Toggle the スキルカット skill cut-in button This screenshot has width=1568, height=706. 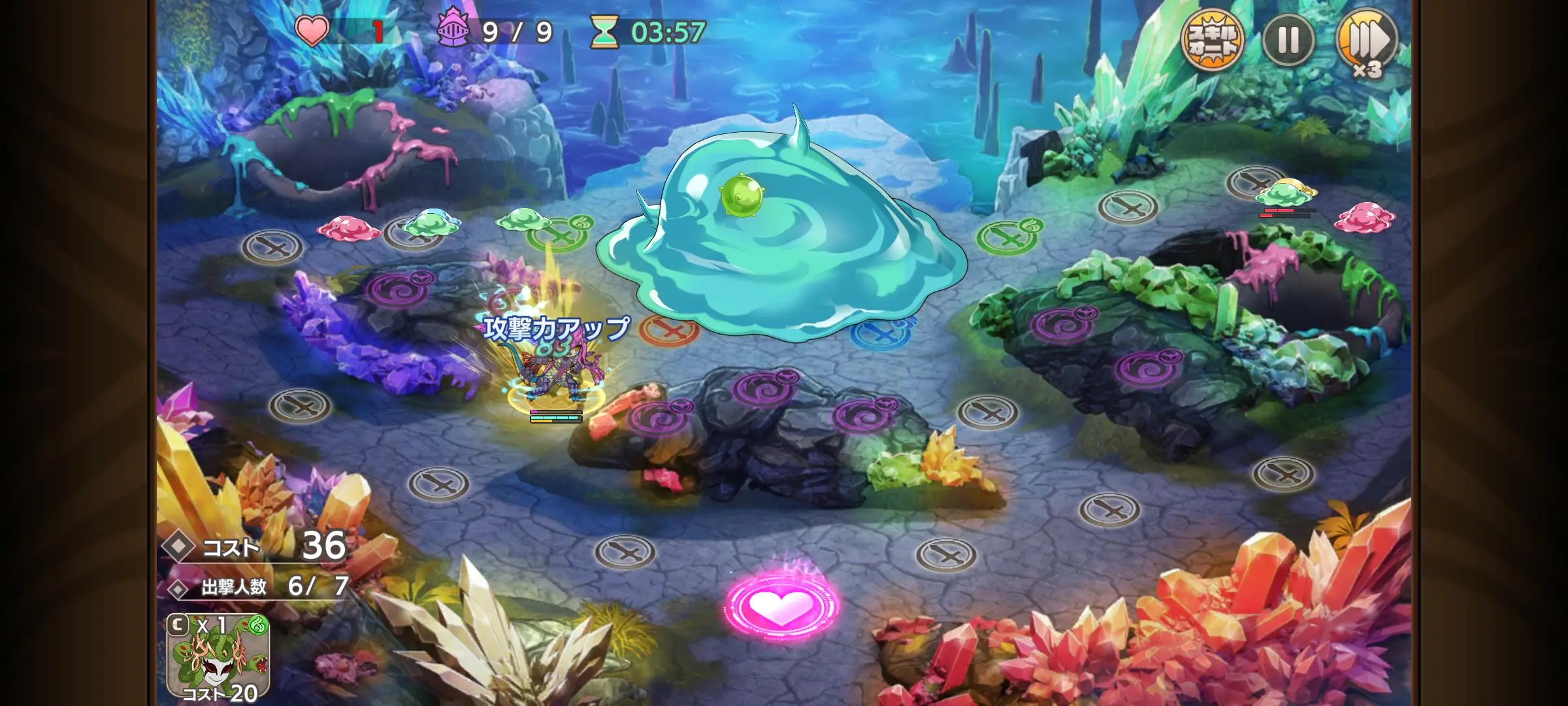point(1212,41)
